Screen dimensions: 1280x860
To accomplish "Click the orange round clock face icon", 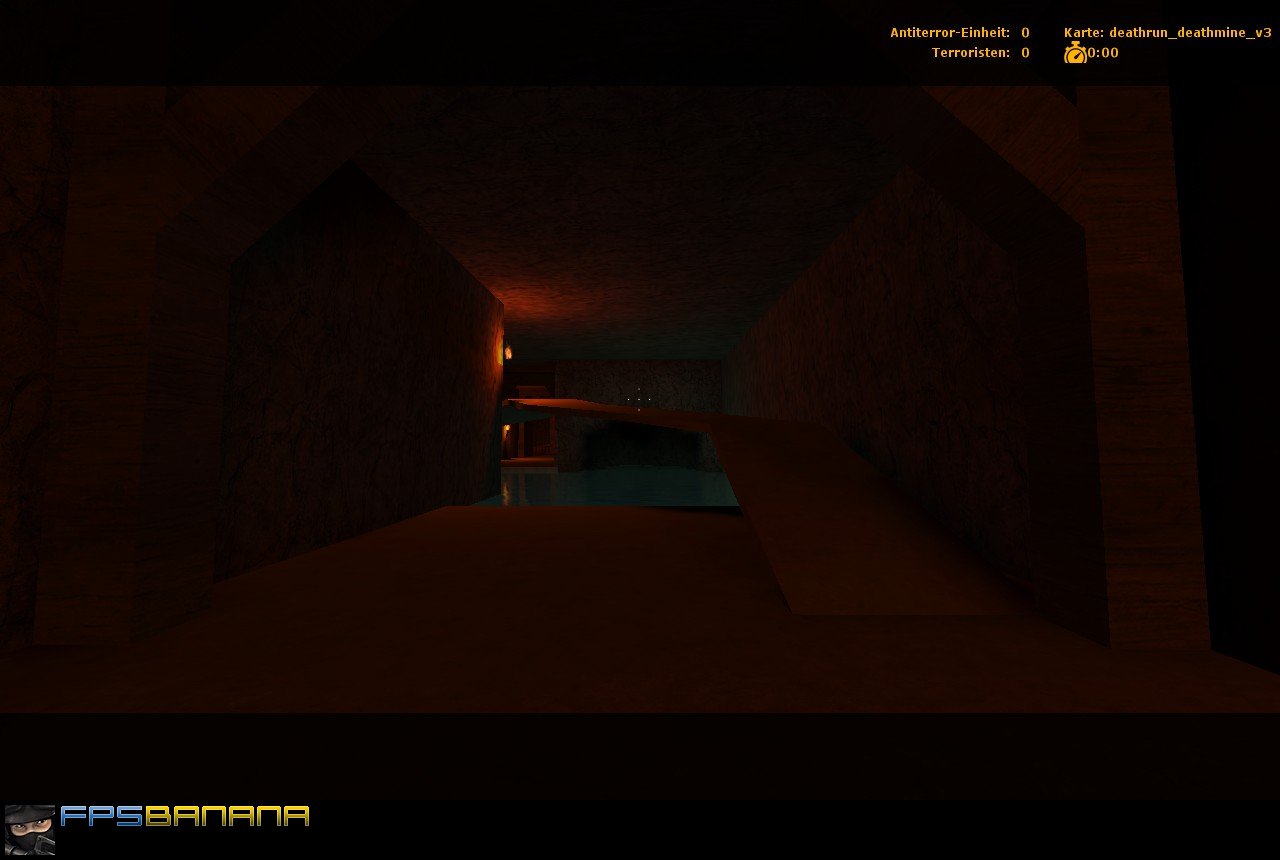I will [1074, 54].
